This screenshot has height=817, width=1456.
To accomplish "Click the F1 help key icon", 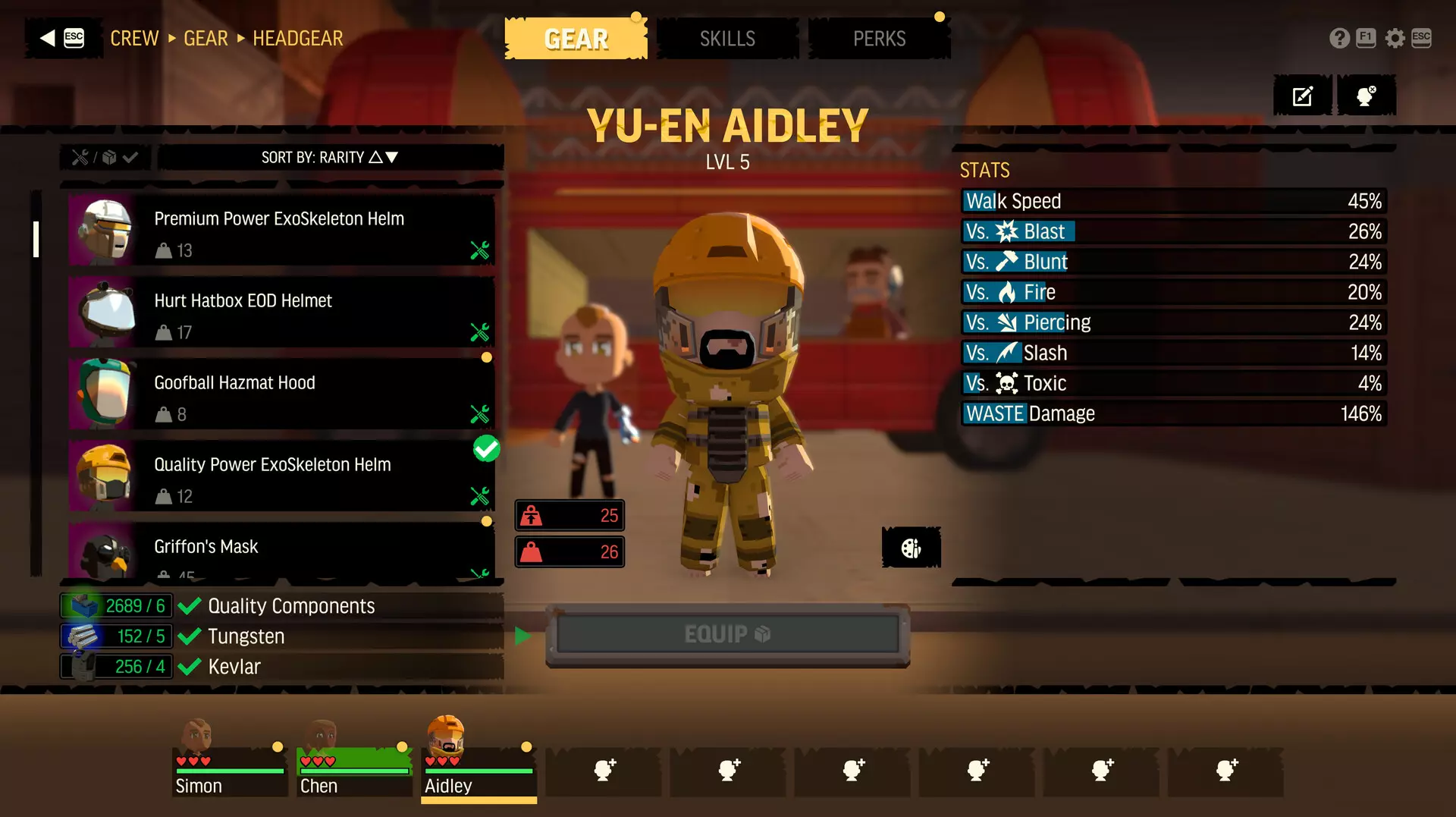I will coord(1366,38).
